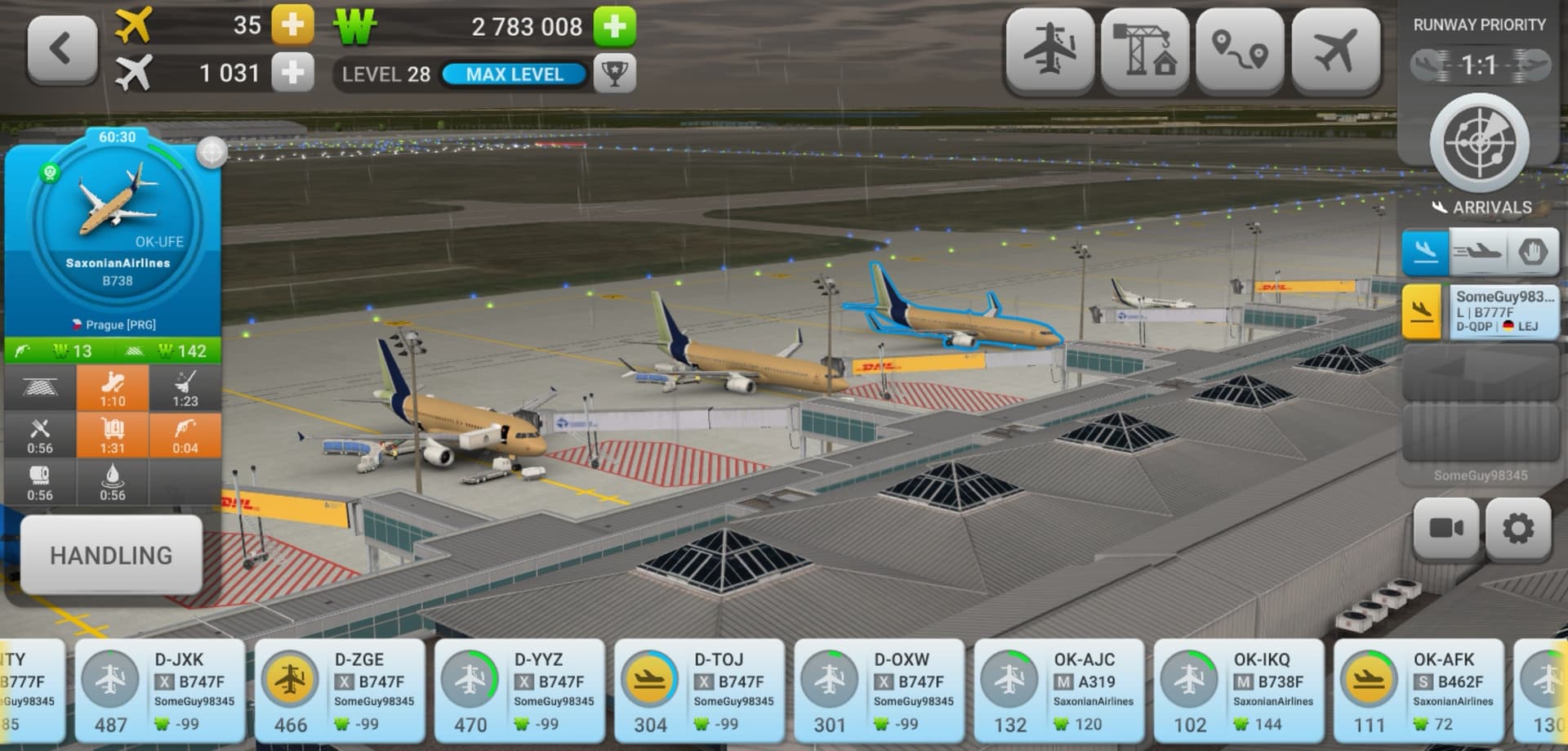
Task: Toggle the 1:1 runway priority
Action: coord(1479,65)
